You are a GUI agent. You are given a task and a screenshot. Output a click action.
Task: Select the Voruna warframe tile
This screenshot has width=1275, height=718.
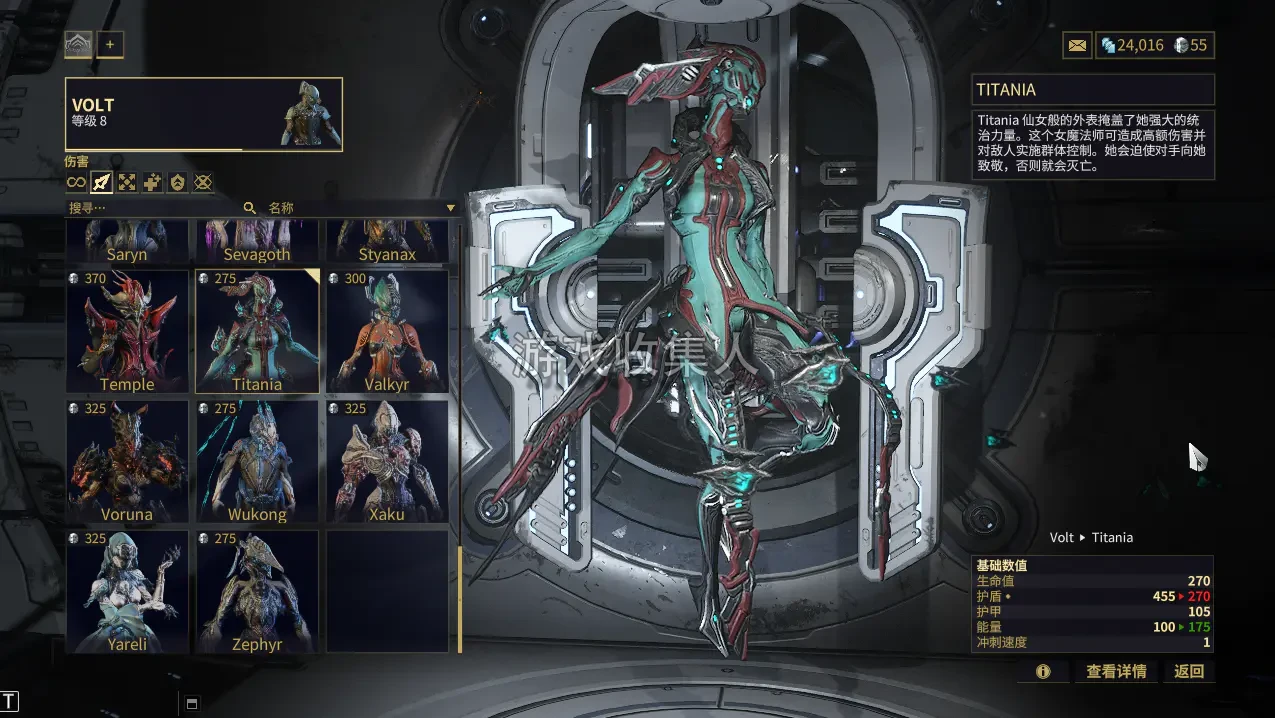coord(127,461)
